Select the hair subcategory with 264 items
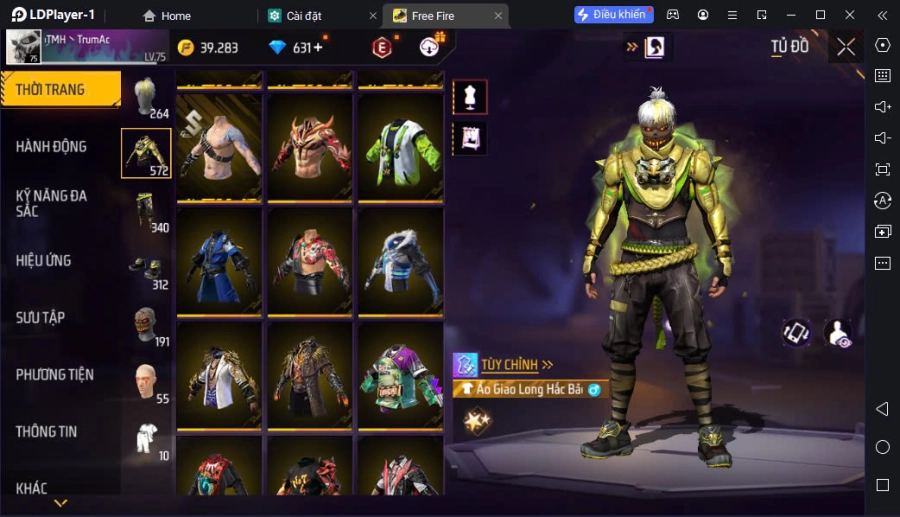900x517 pixels. point(147,98)
